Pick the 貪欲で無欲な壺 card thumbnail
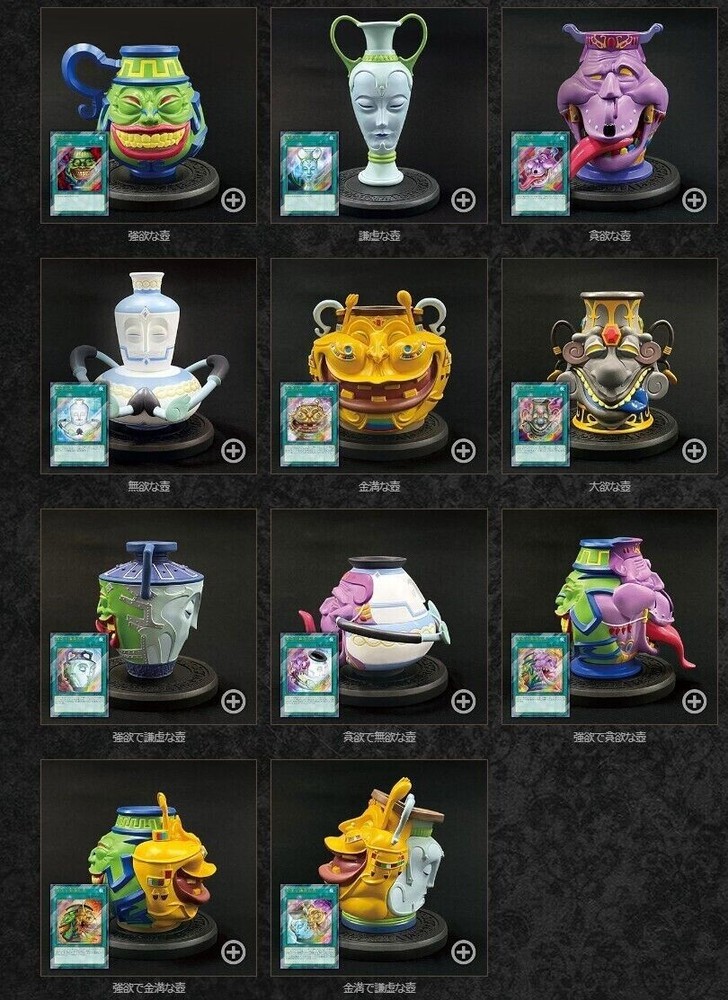Viewport: 728px width, 1000px height. (x=309, y=675)
